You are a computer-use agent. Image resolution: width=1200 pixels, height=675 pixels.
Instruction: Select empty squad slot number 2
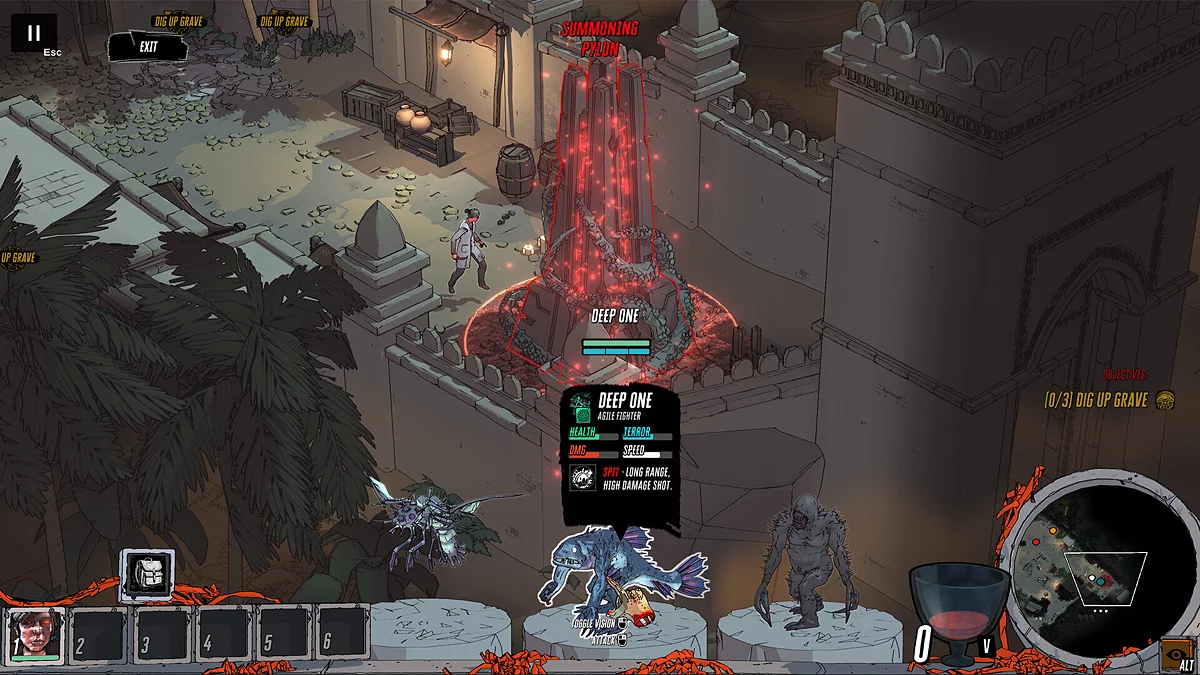point(98,634)
